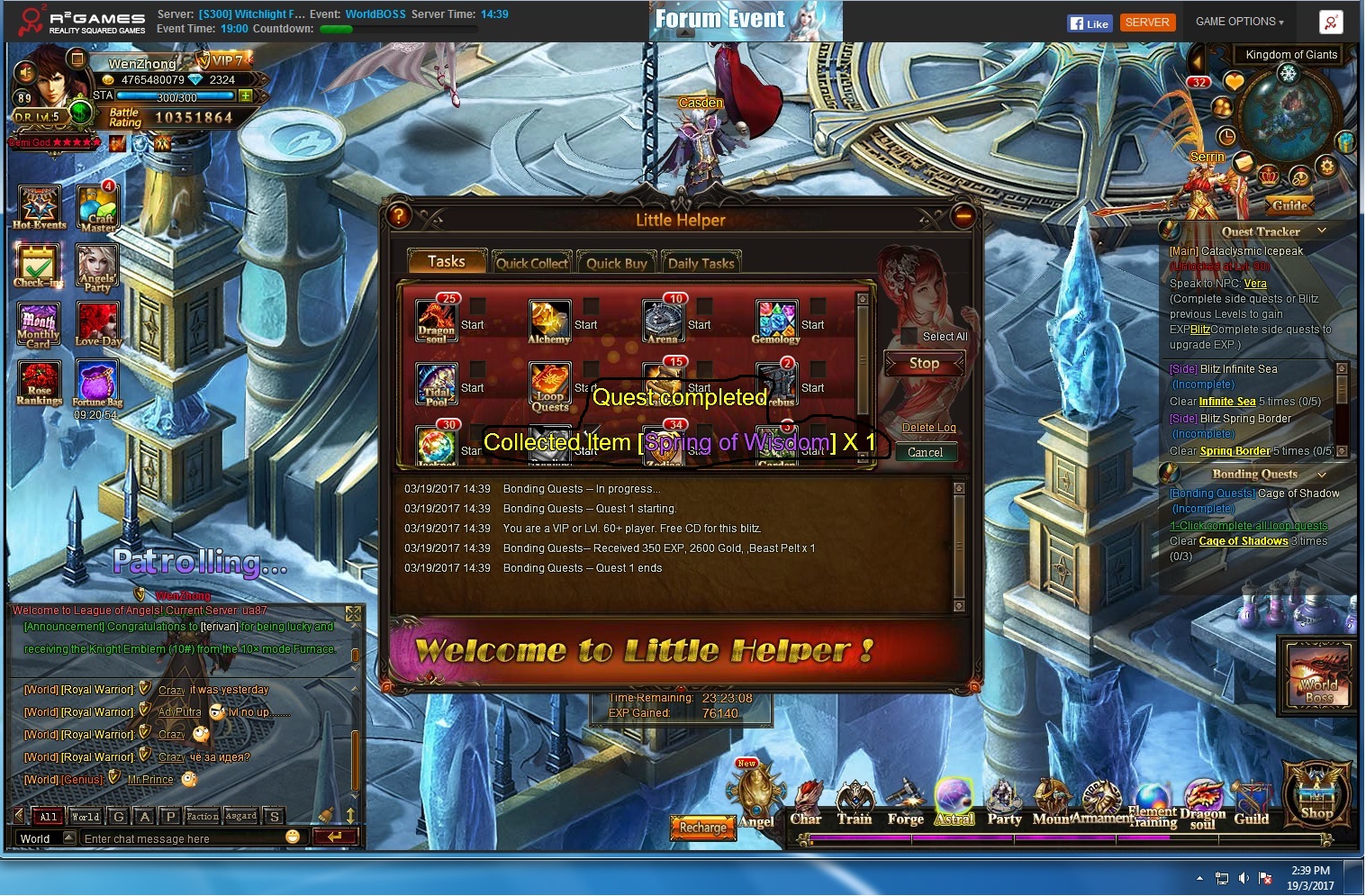This screenshot has width=1366, height=896.
Task: Click the Facebook Like button
Action: click(1090, 23)
